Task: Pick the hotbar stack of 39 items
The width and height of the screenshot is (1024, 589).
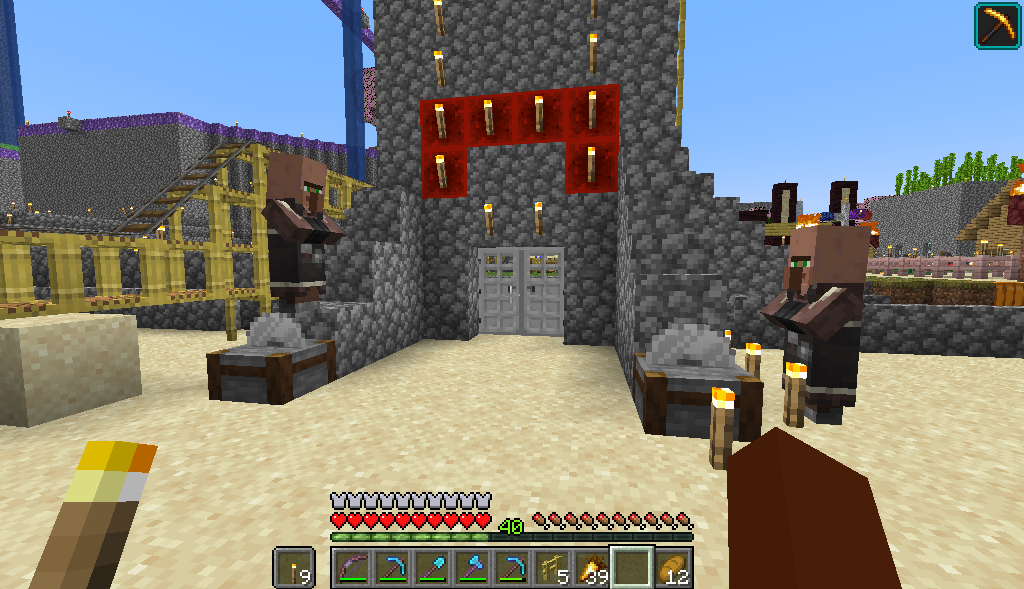Action: tap(592, 568)
